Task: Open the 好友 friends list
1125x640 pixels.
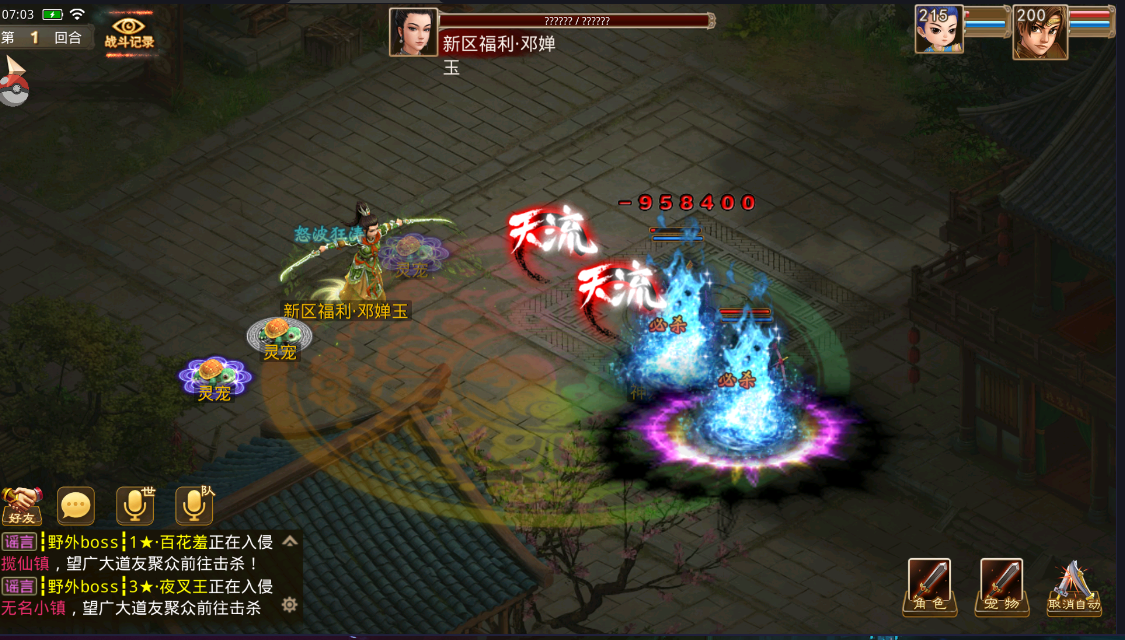Action: [22, 506]
